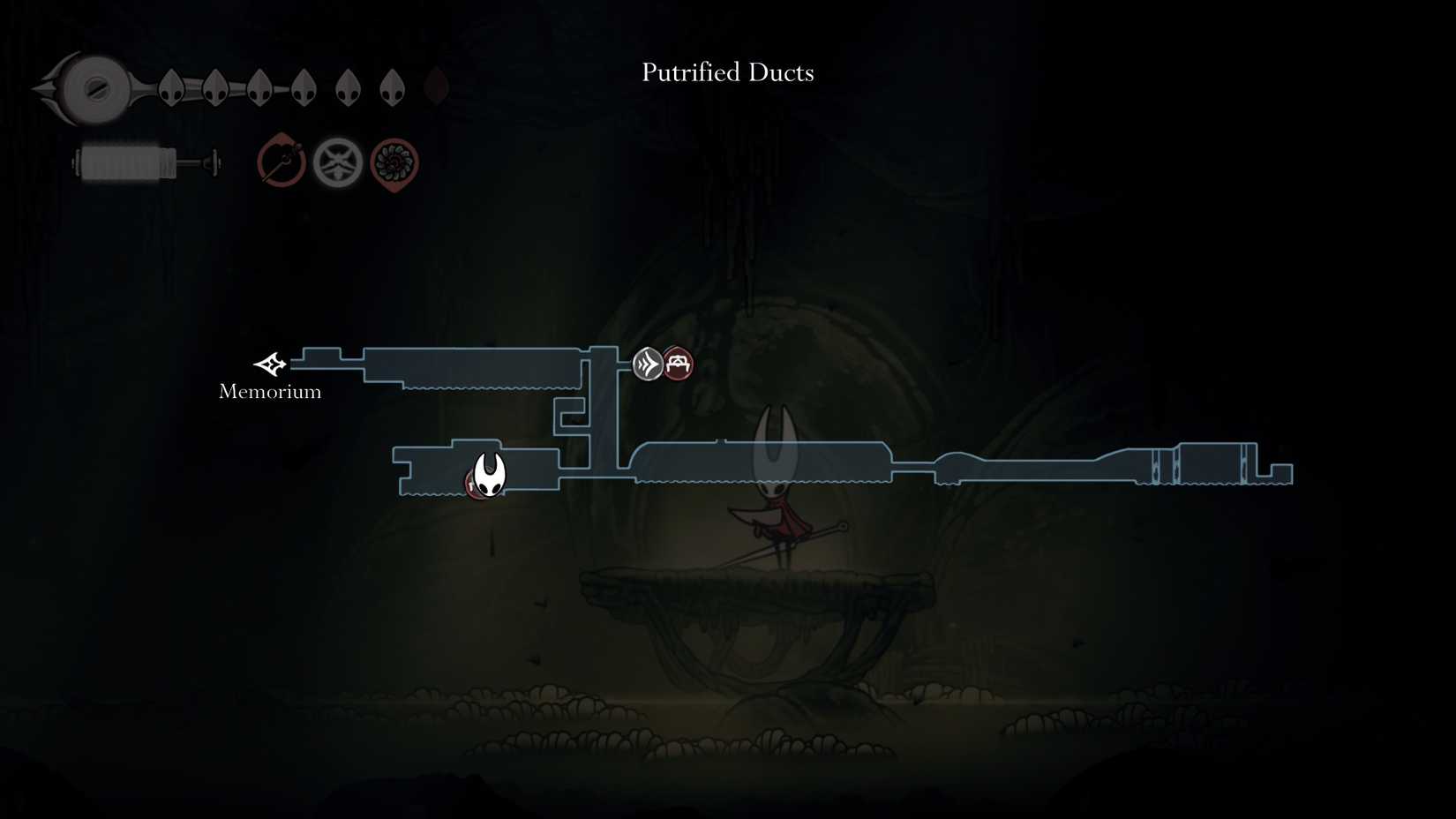
Task: Click the Putrified Ducts area title
Action: pyautogui.click(x=727, y=72)
